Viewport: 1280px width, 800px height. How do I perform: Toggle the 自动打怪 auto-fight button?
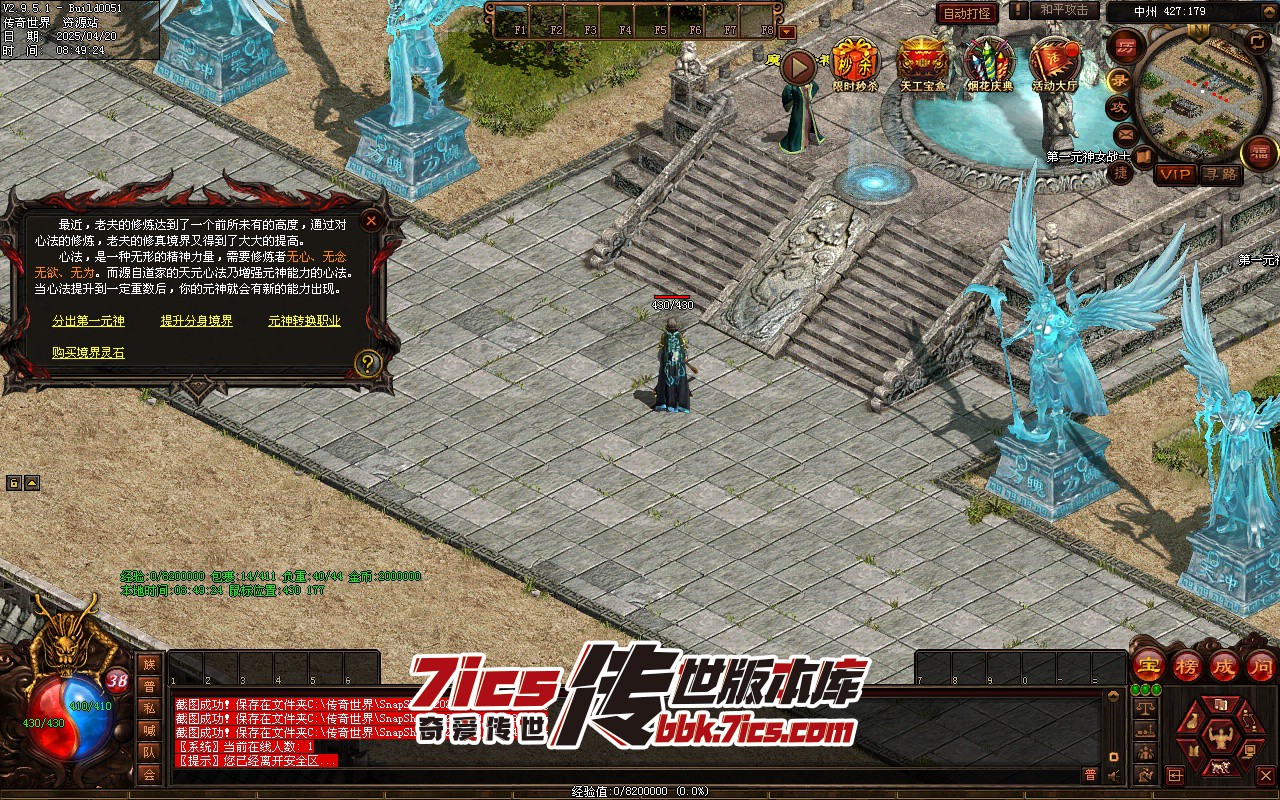967,13
